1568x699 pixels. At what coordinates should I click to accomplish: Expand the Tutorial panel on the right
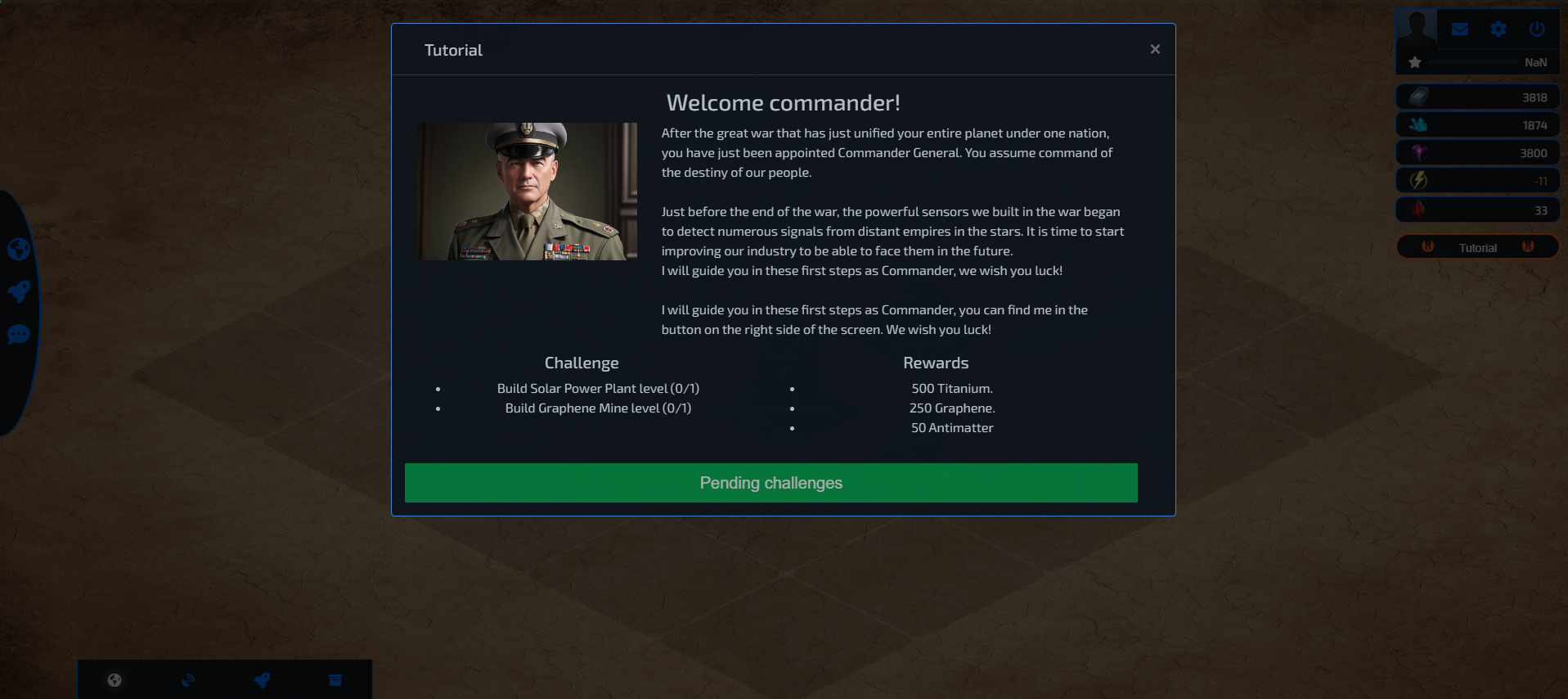[x=1476, y=246]
